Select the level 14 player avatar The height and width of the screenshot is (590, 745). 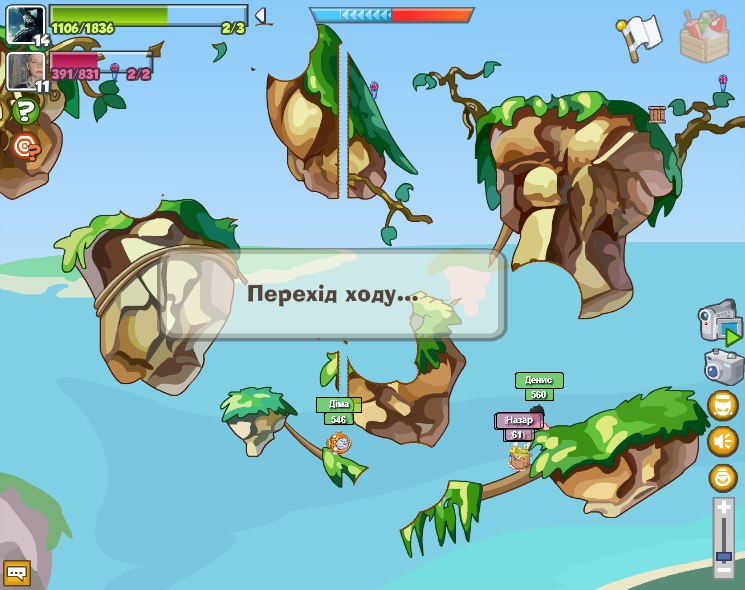click(25, 24)
